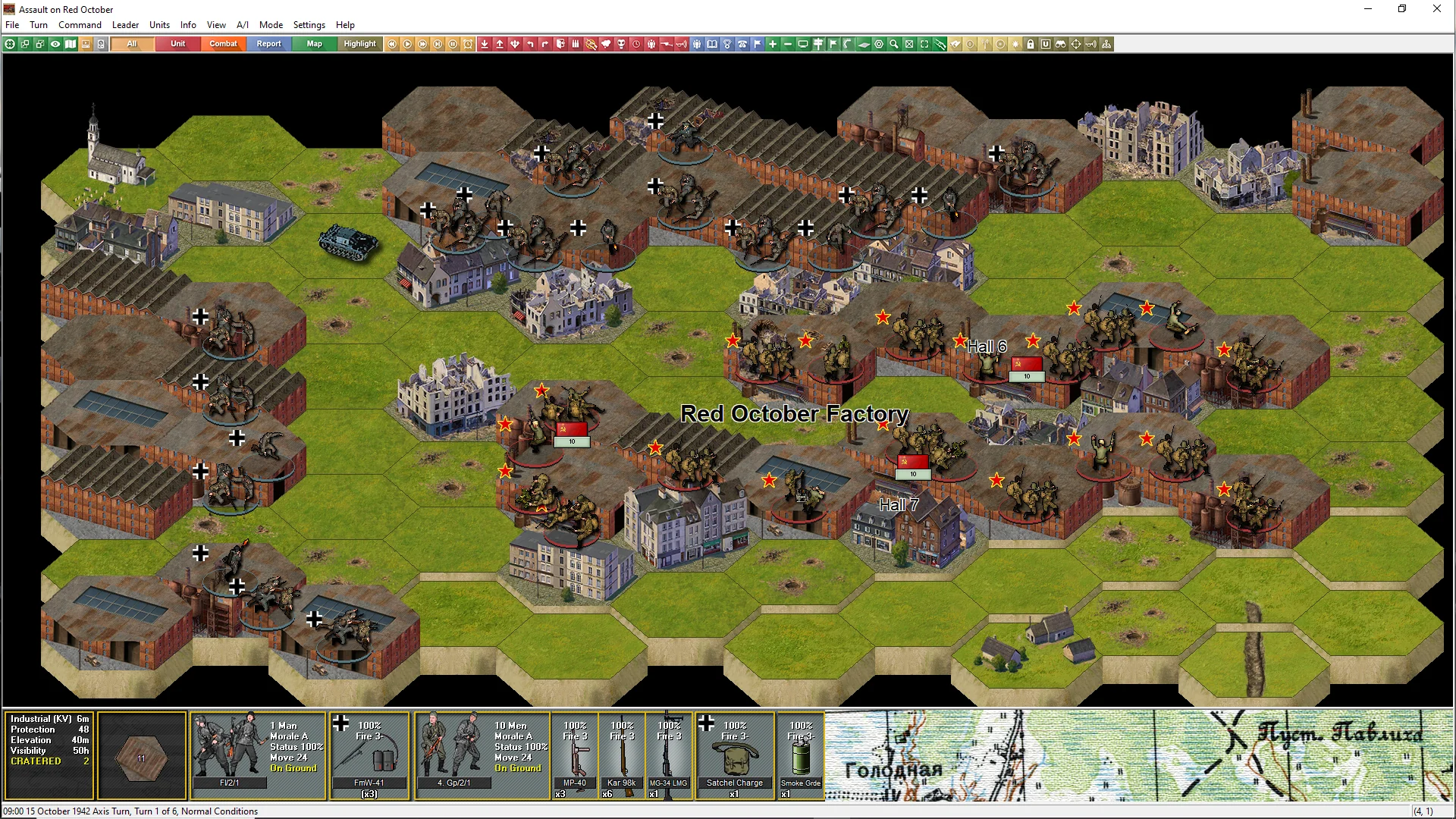
Task: Click the All toolbar tab
Action: [x=132, y=44]
